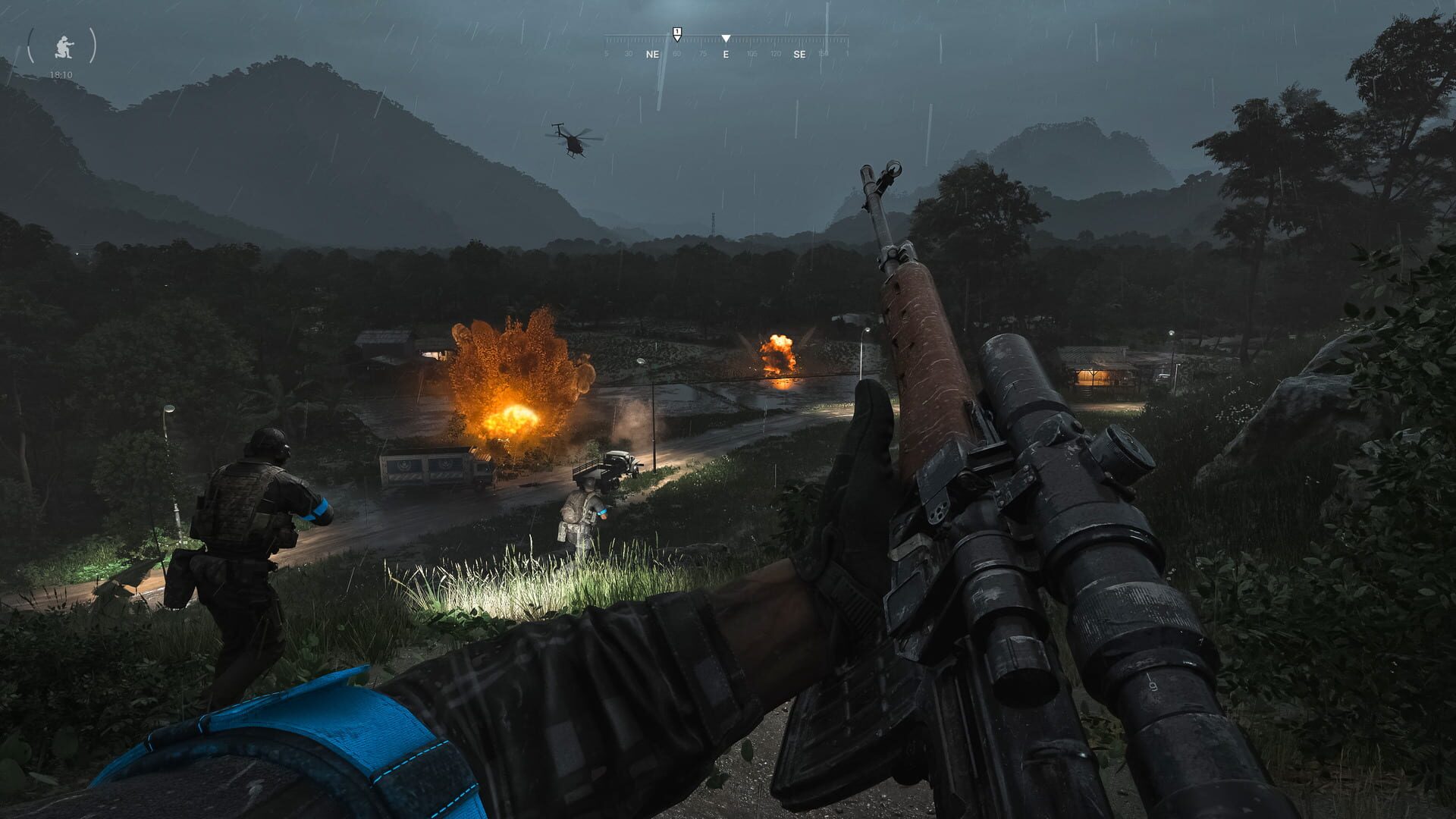Screen dimensions: 1456x819
Task: Select the E heading label on the compass
Action: pyautogui.click(x=726, y=54)
